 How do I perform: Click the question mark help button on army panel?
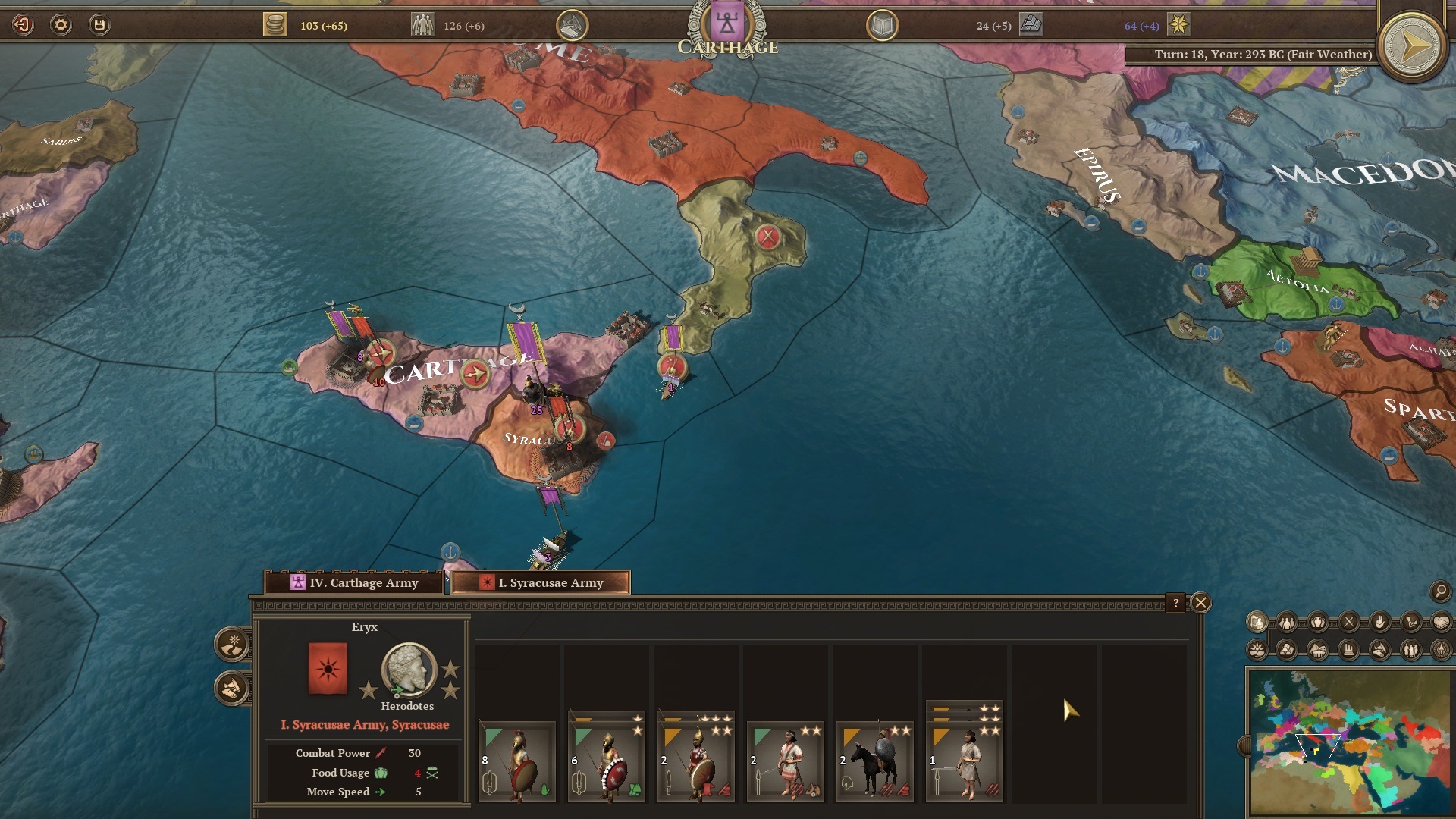click(1176, 602)
